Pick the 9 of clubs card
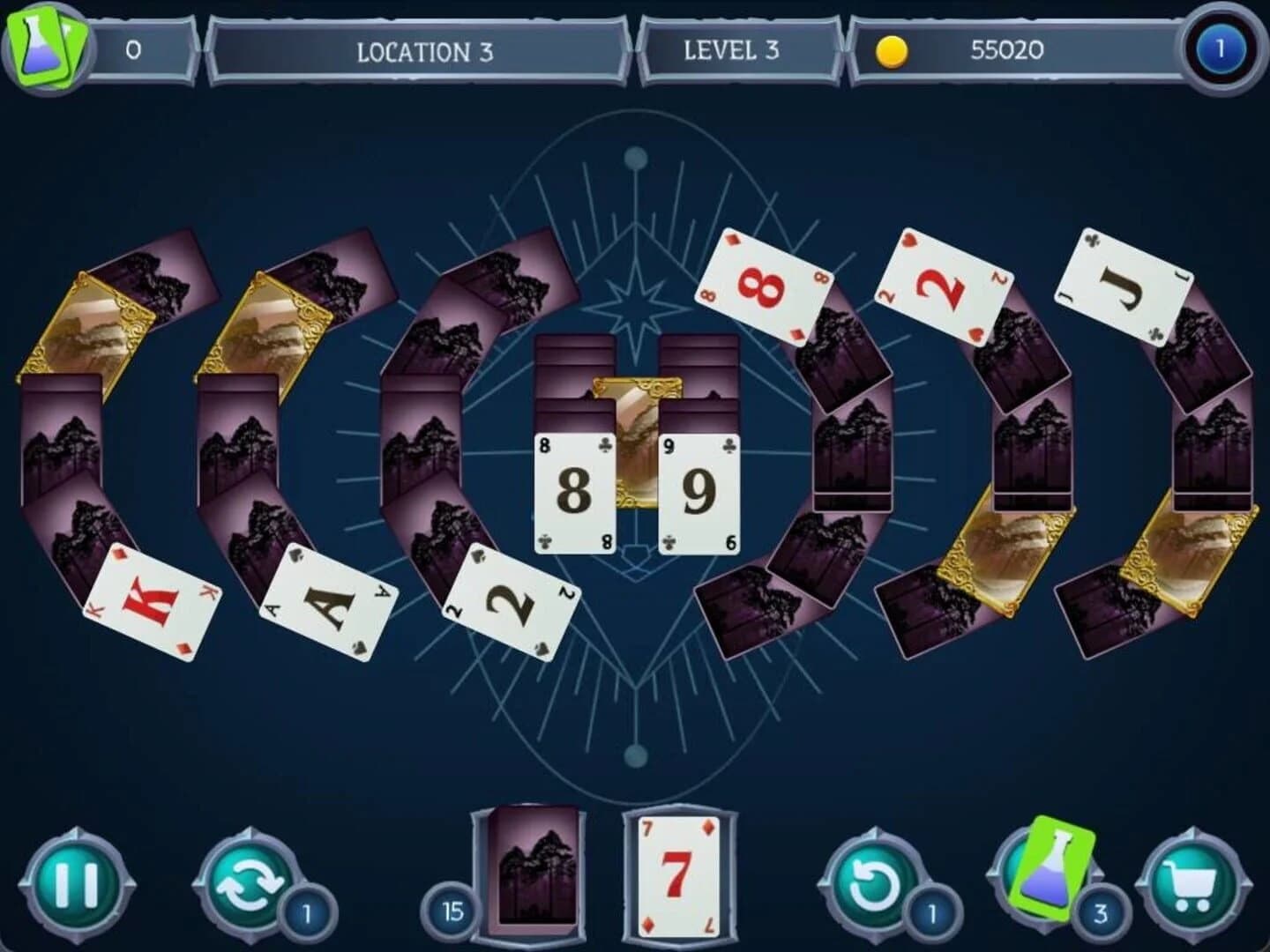 tap(697, 489)
